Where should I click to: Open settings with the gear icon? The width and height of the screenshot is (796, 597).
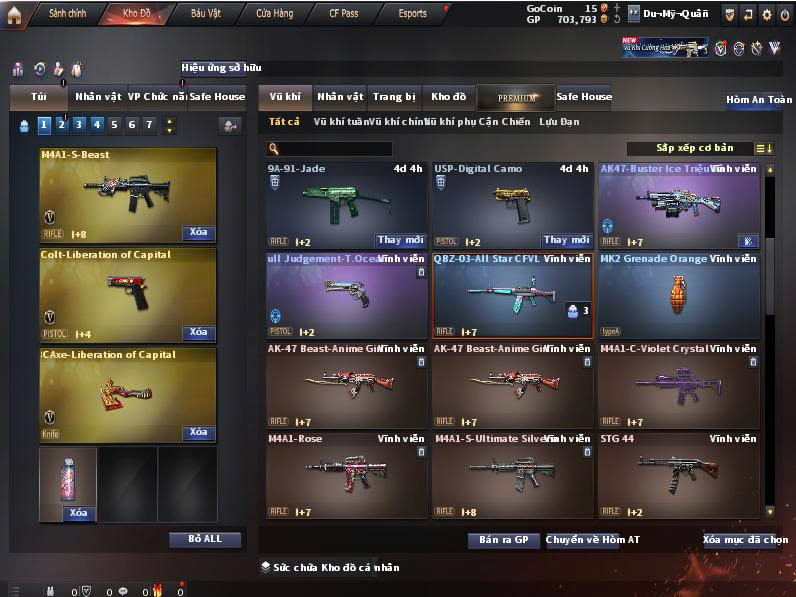766,15
